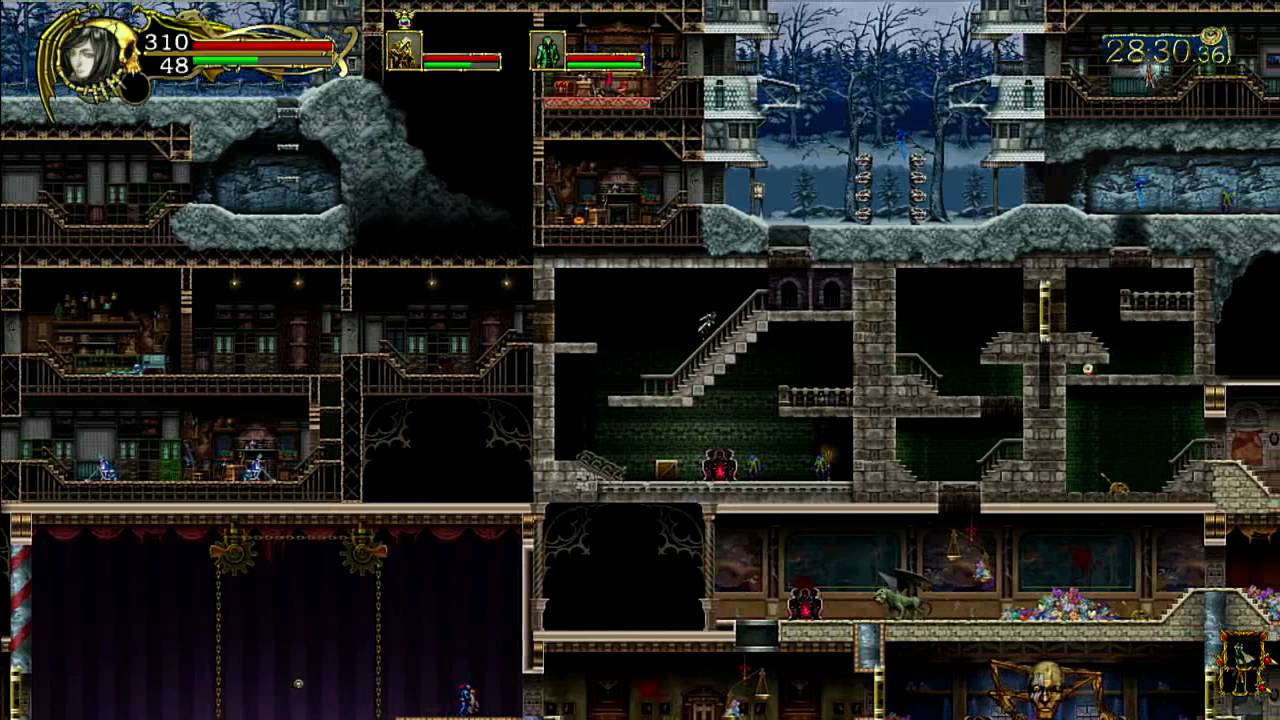This screenshot has width=1280, height=720.
Task: Select the green-hooded teammate's portrait icon
Action: (548, 52)
